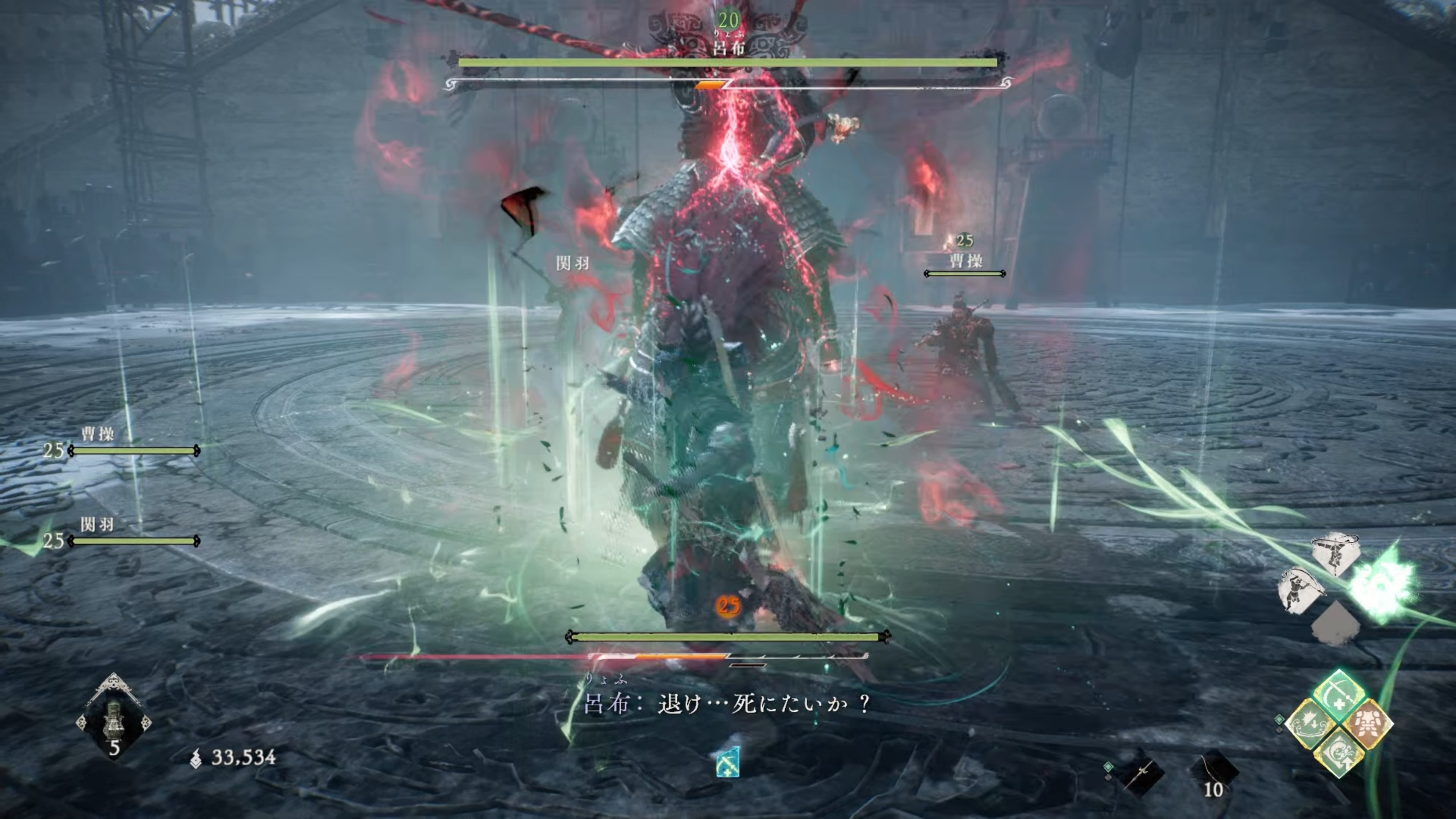Cast the burst-and-down-arrow debuff spell
Screen dimensions: 1456x819
[1311, 724]
